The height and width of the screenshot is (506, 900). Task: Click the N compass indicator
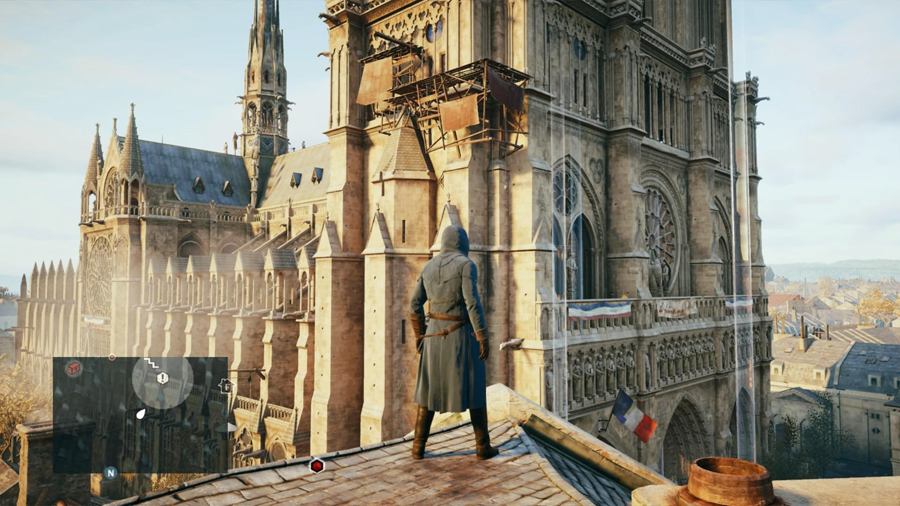pyautogui.click(x=110, y=472)
